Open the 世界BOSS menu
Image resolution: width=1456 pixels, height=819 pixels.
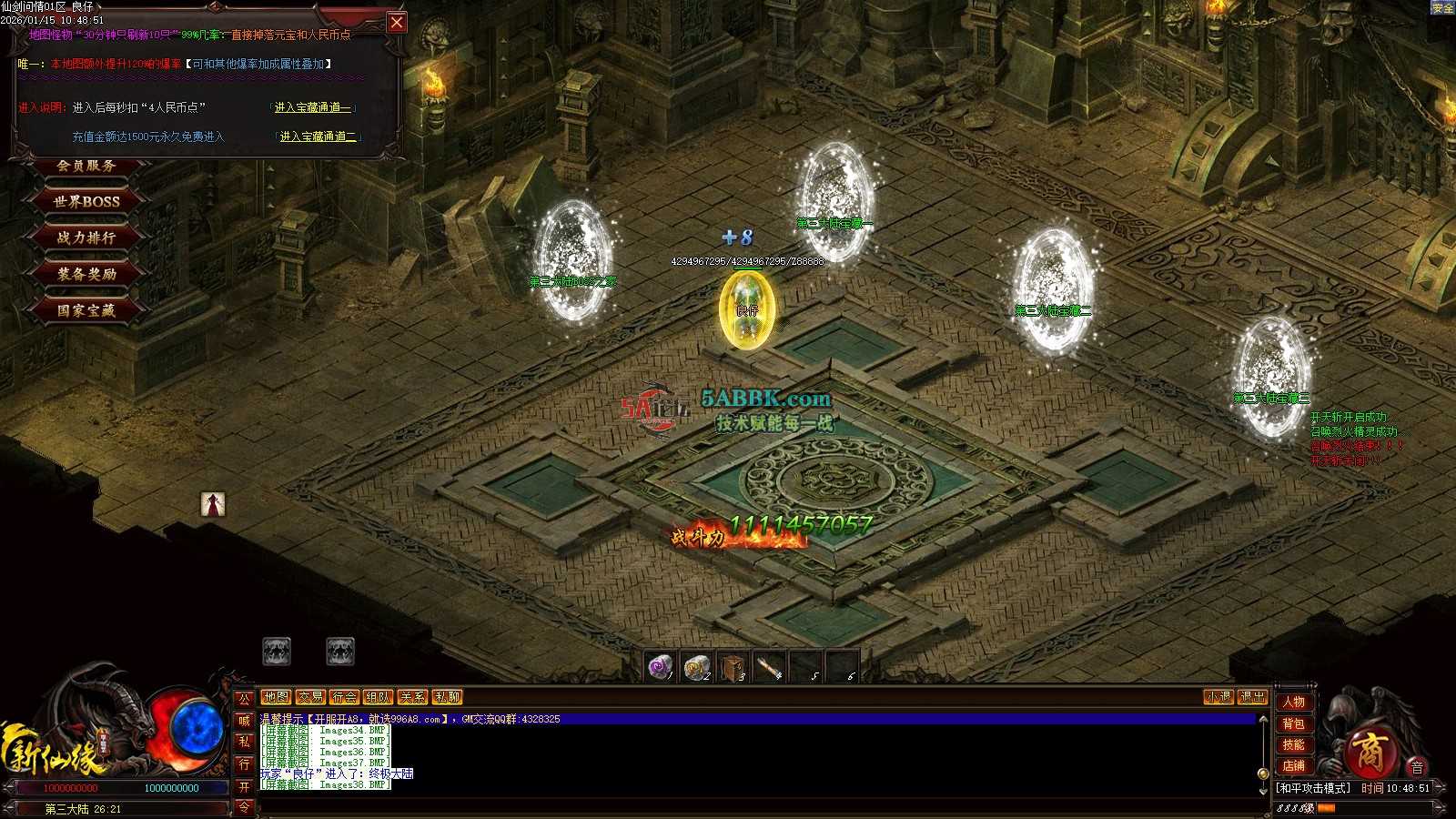point(86,201)
